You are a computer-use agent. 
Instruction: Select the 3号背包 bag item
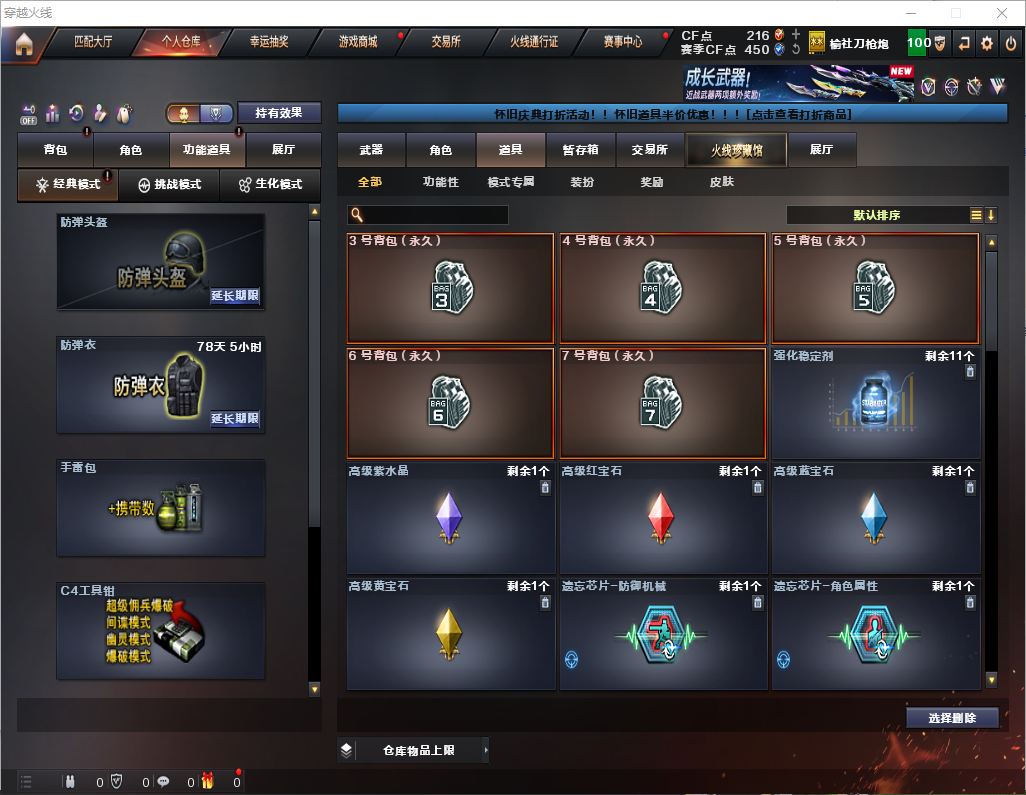[x=450, y=289]
